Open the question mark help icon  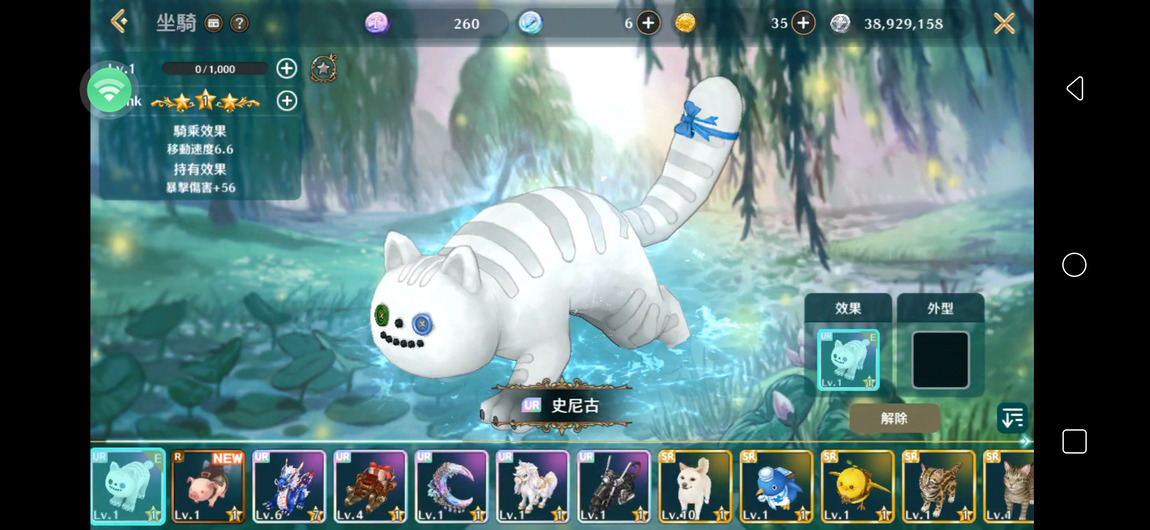[x=239, y=23]
